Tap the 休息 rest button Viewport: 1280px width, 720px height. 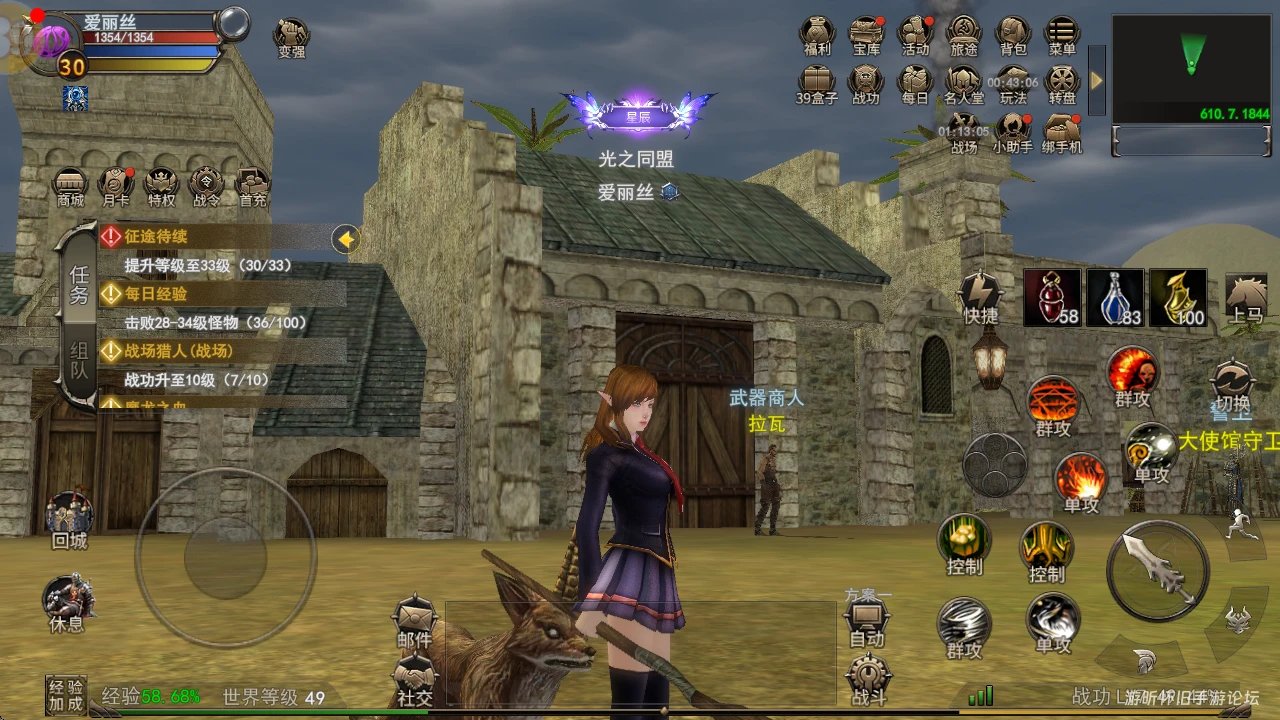point(67,605)
